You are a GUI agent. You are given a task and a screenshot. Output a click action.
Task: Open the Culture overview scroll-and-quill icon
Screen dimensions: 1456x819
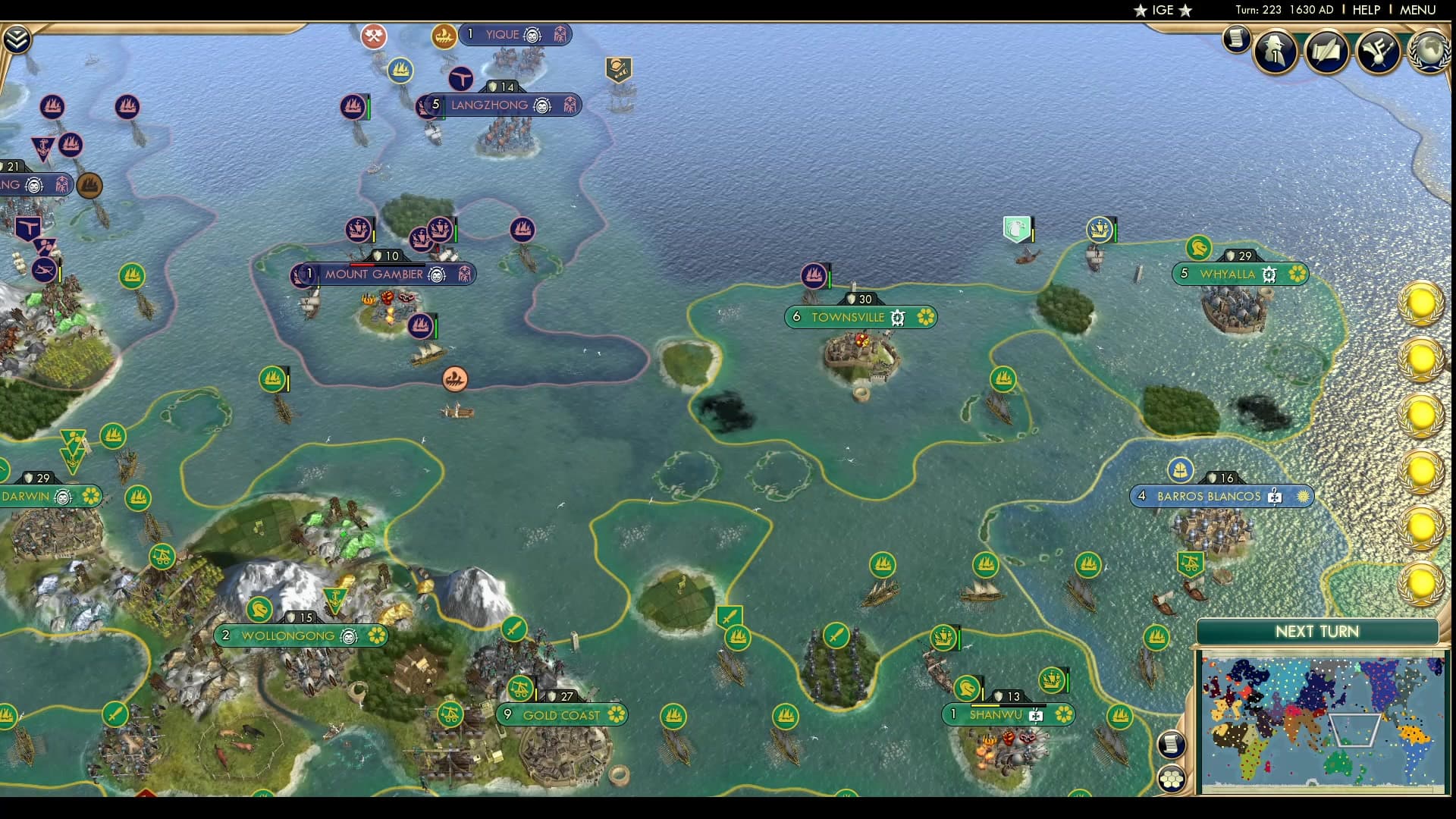point(1327,52)
